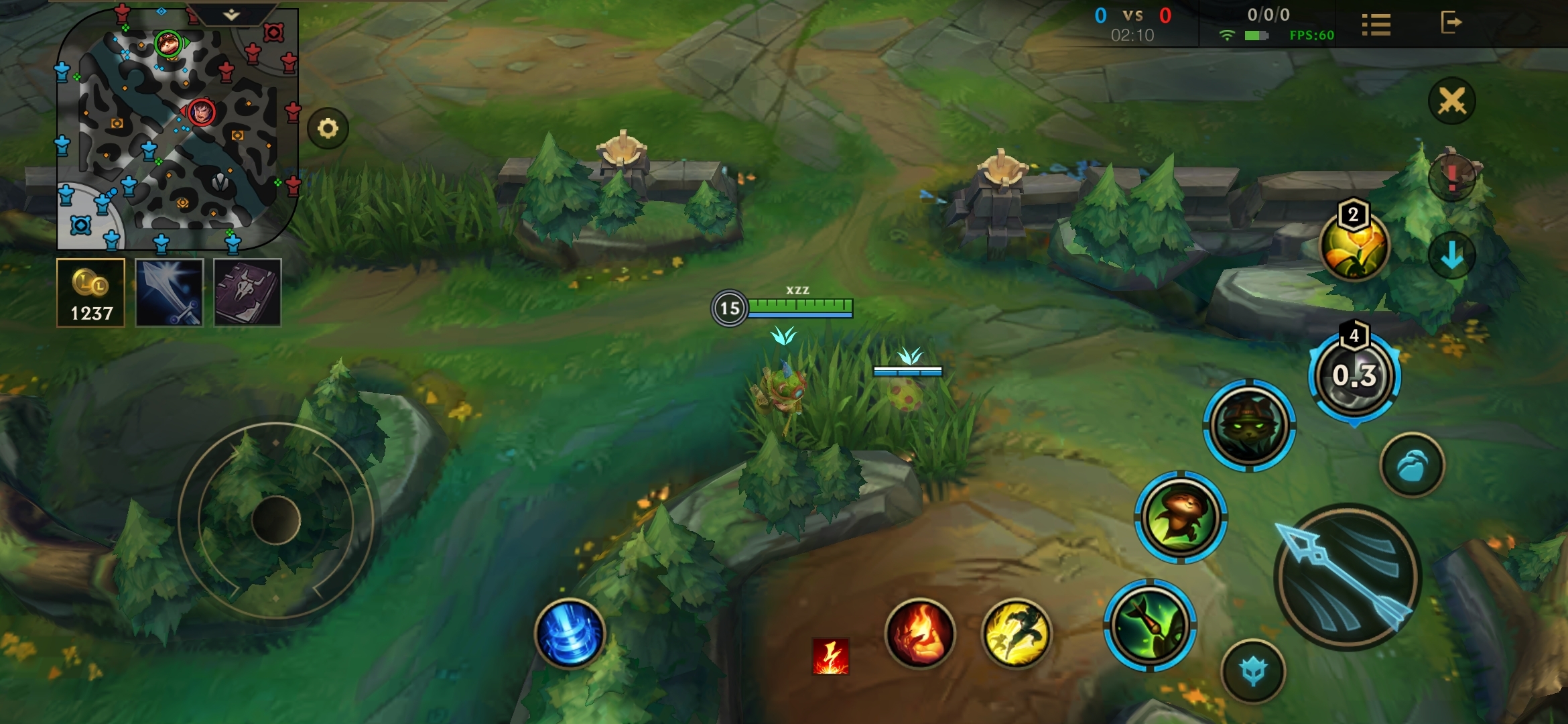This screenshot has width=1568, height=724.
Task: Close the panel with the X button
Action: (x=1451, y=101)
